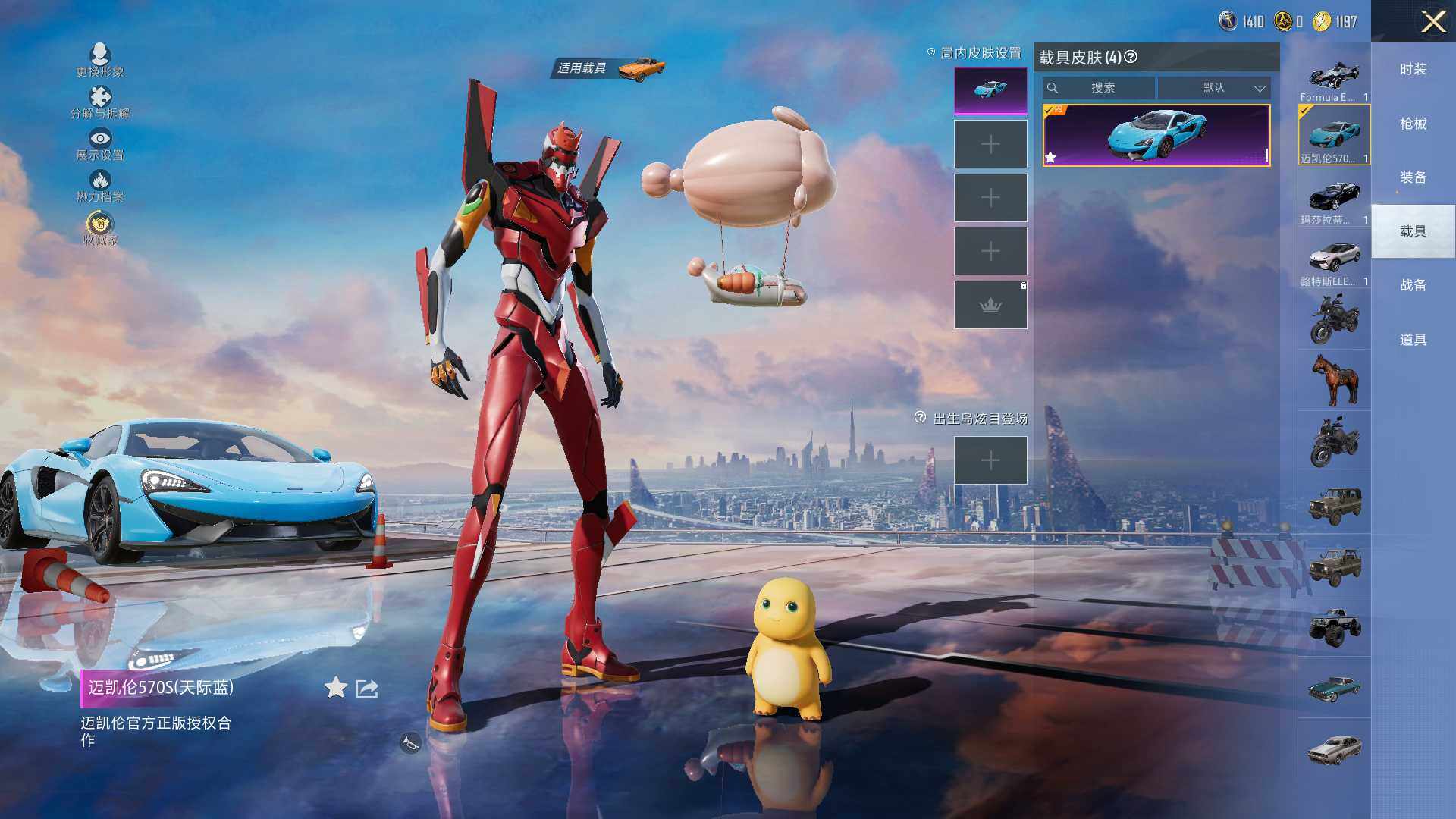Image resolution: width=1456 pixels, height=819 pixels.
Task: Favorite the skin with the star button
Action: tap(335, 688)
